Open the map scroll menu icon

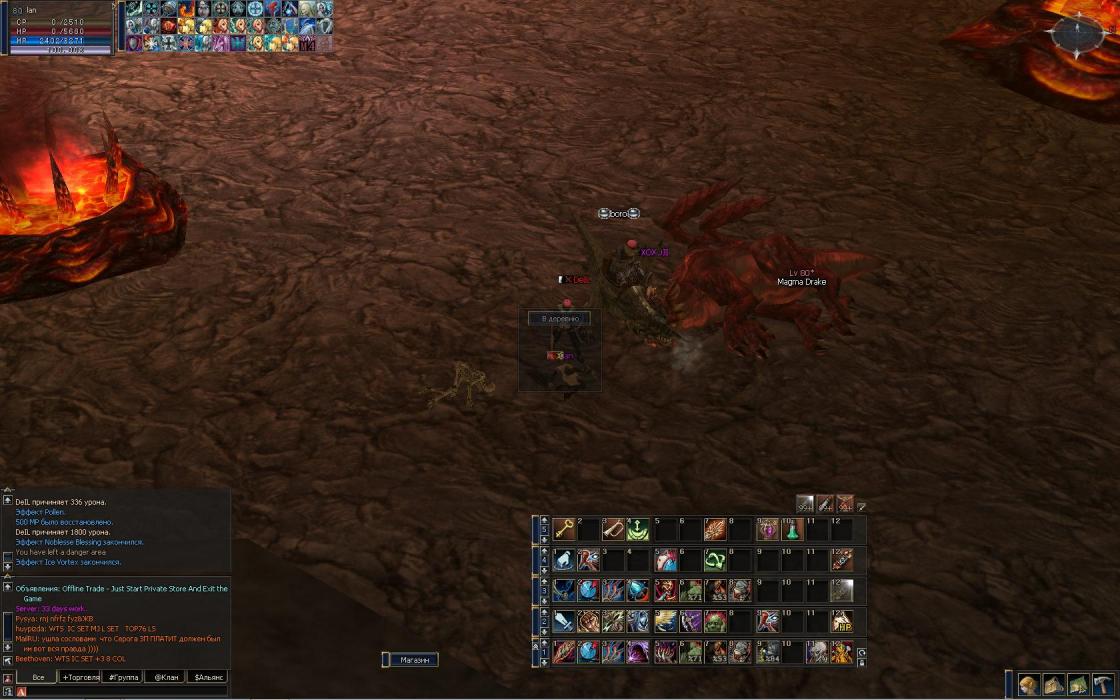pos(1053,685)
